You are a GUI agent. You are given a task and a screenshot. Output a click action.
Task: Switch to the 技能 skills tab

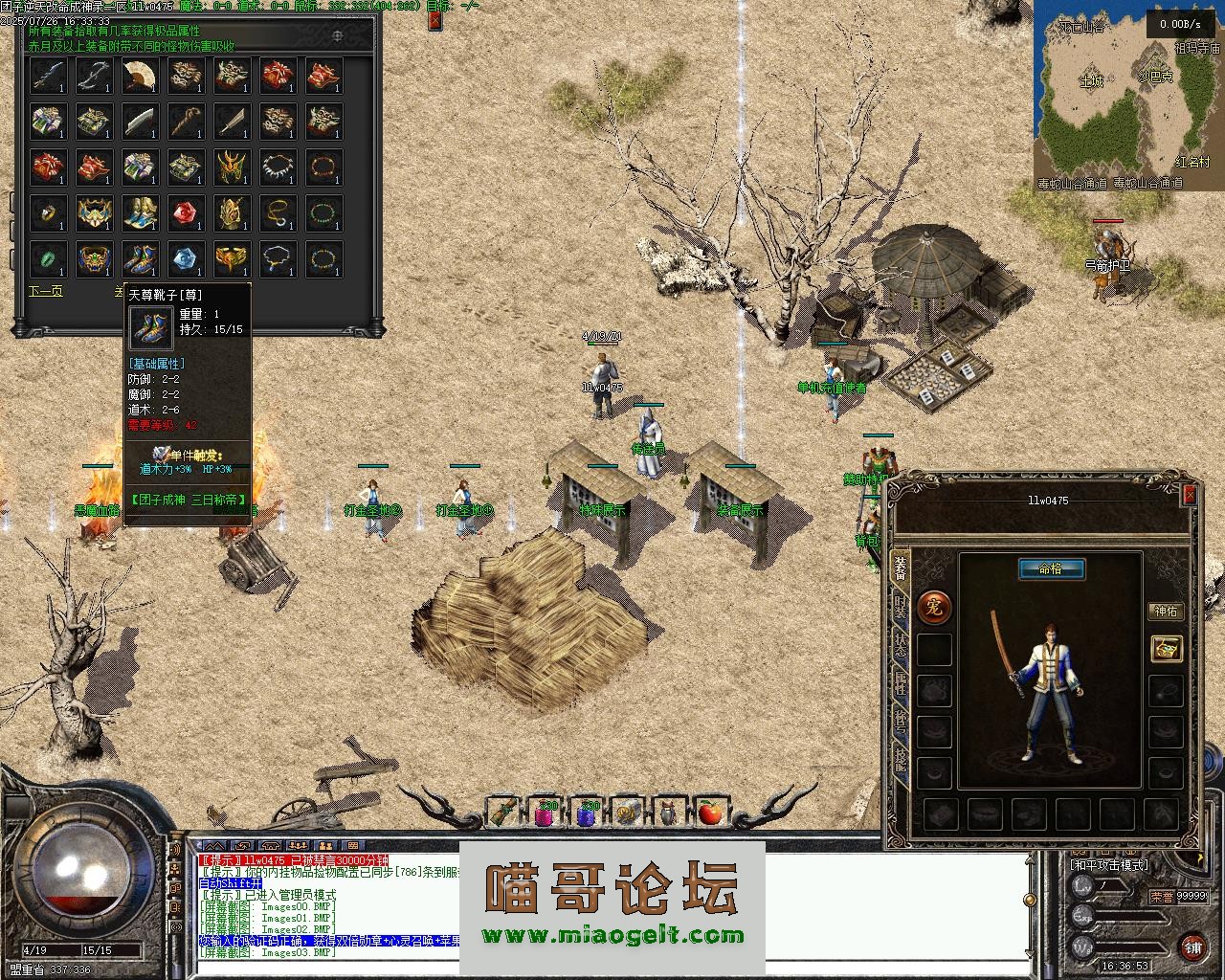[x=901, y=759]
